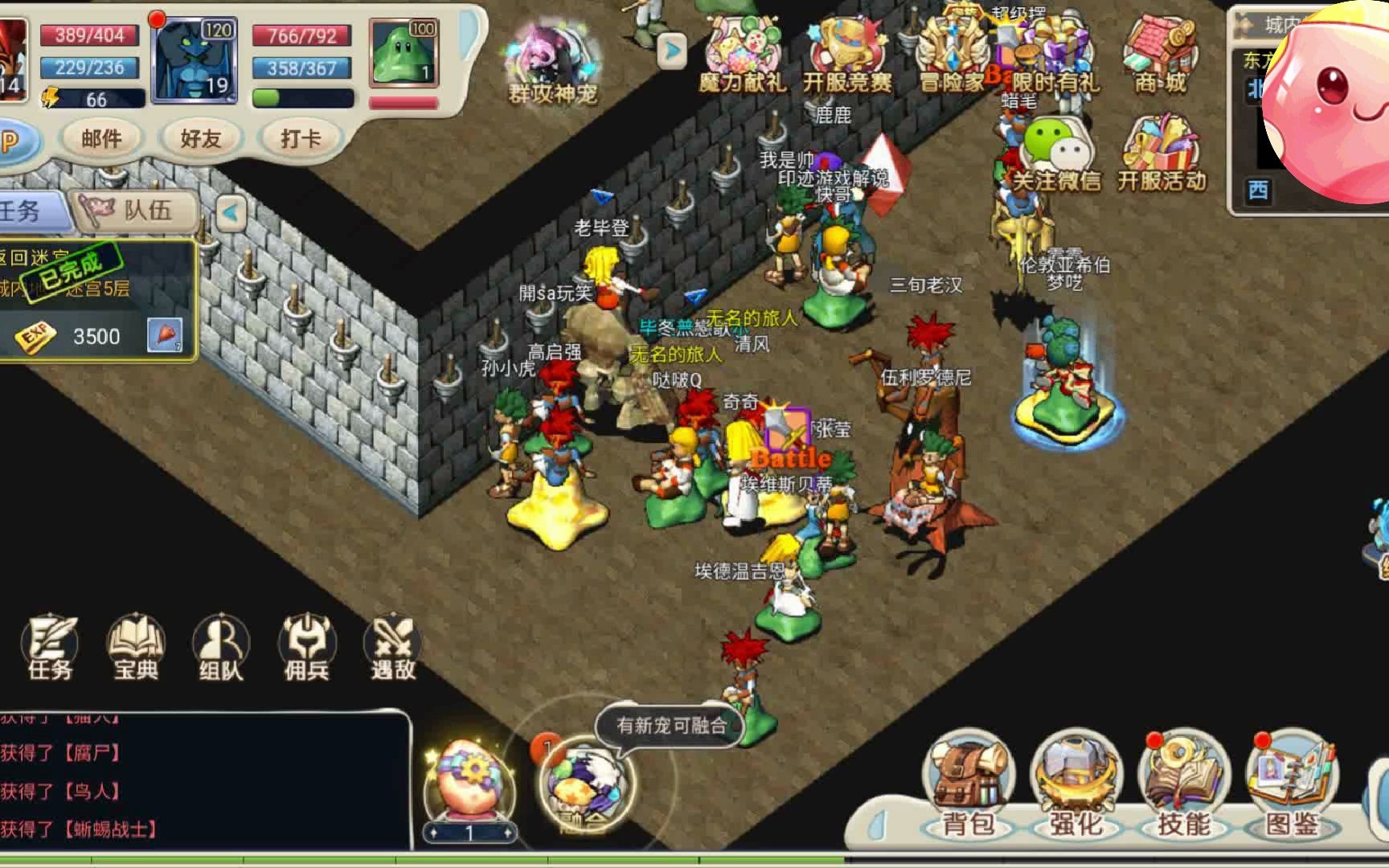
Task: Open the 组队 party icon
Action: pos(221,648)
